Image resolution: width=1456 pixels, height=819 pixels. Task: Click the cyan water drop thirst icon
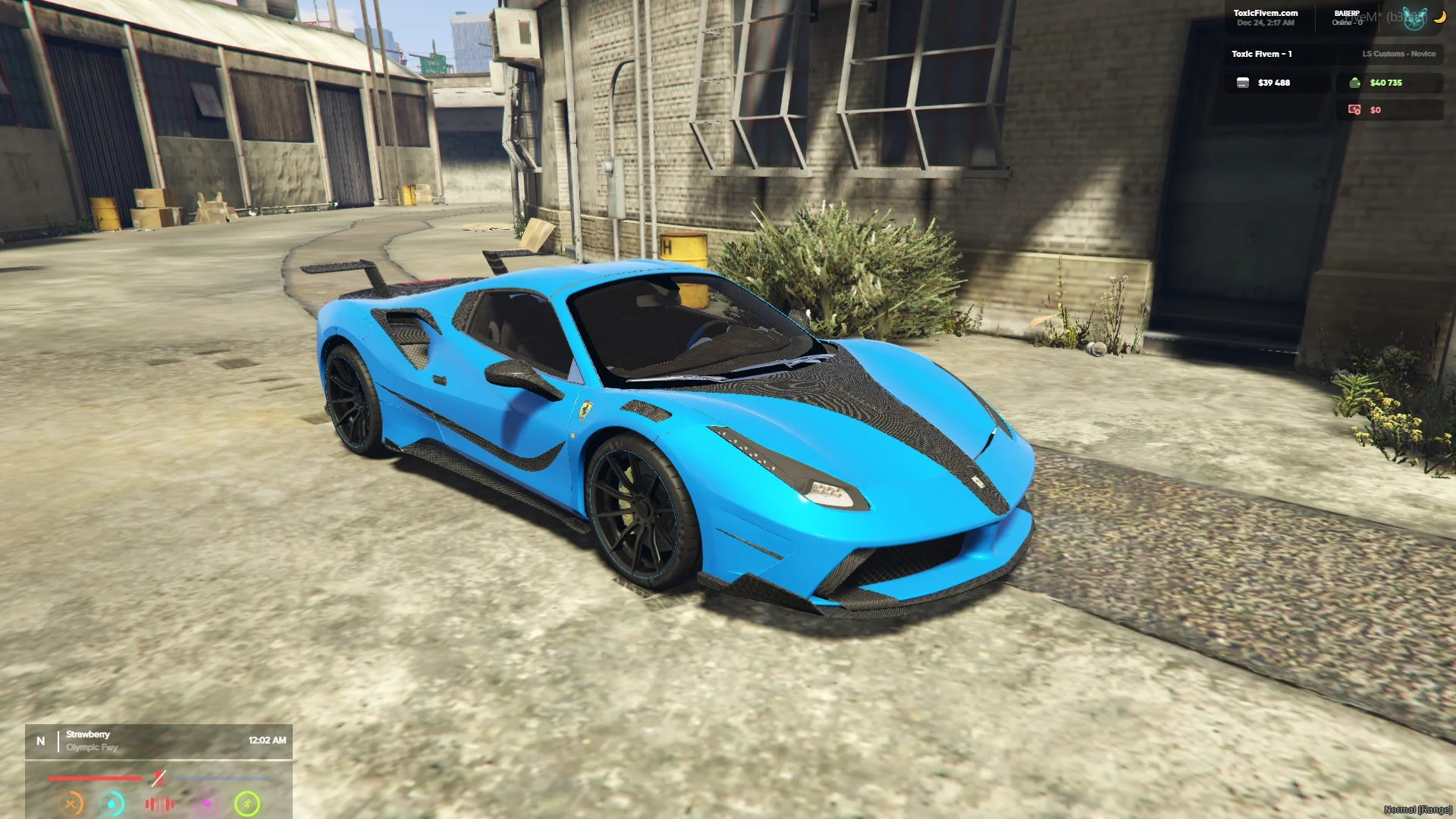112,803
